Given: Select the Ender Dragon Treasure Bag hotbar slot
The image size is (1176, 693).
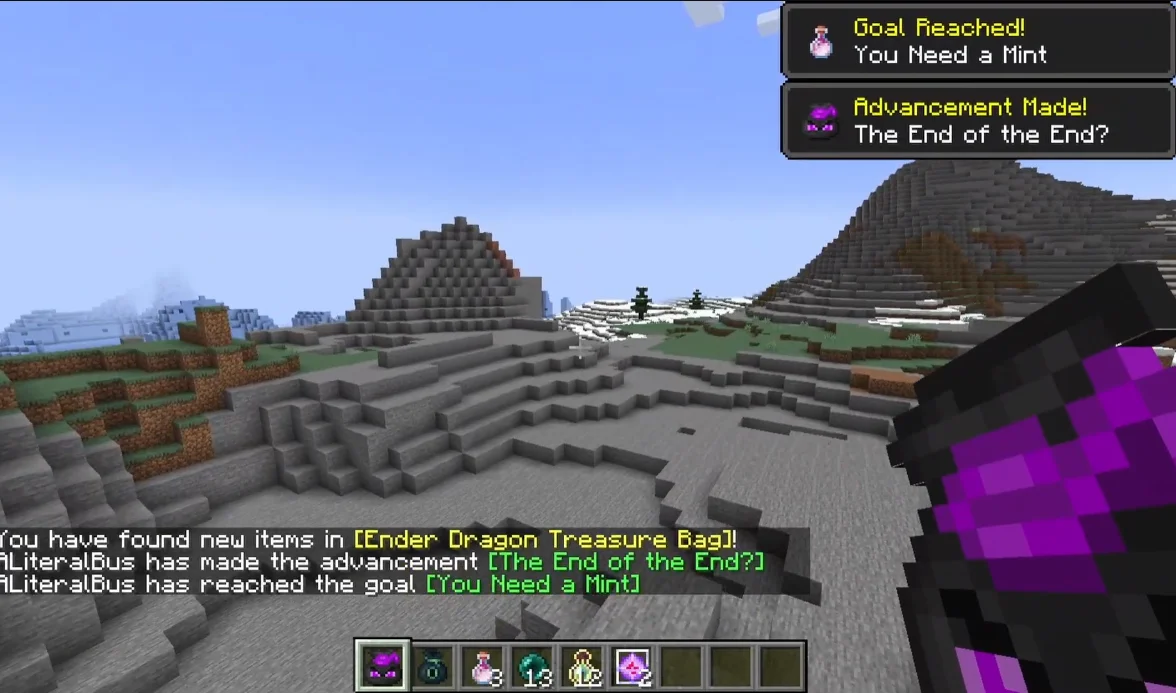Looking at the screenshot, I should pos(382,666).
